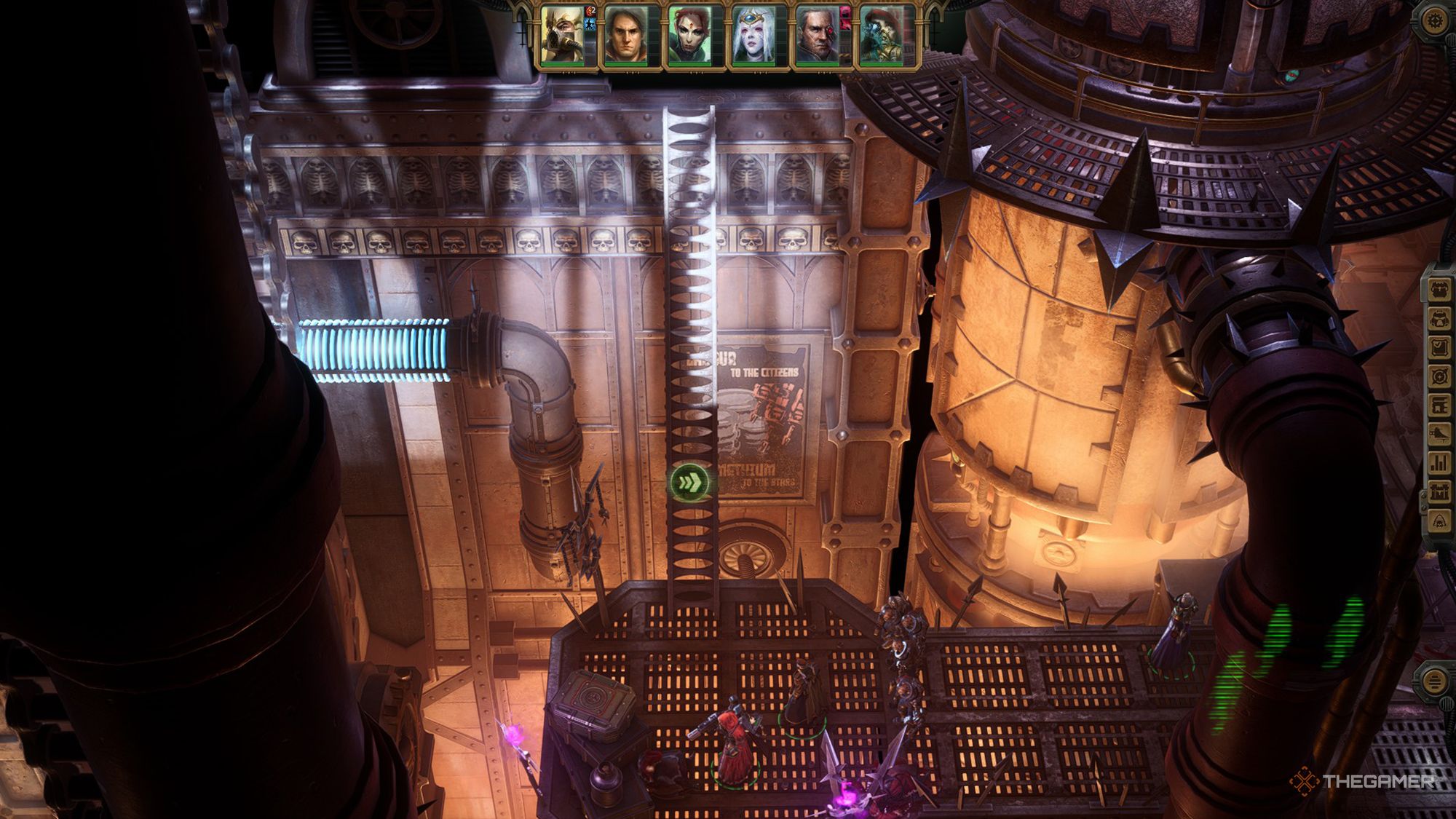Open the voidship ship-silhouette icon

1440,435
